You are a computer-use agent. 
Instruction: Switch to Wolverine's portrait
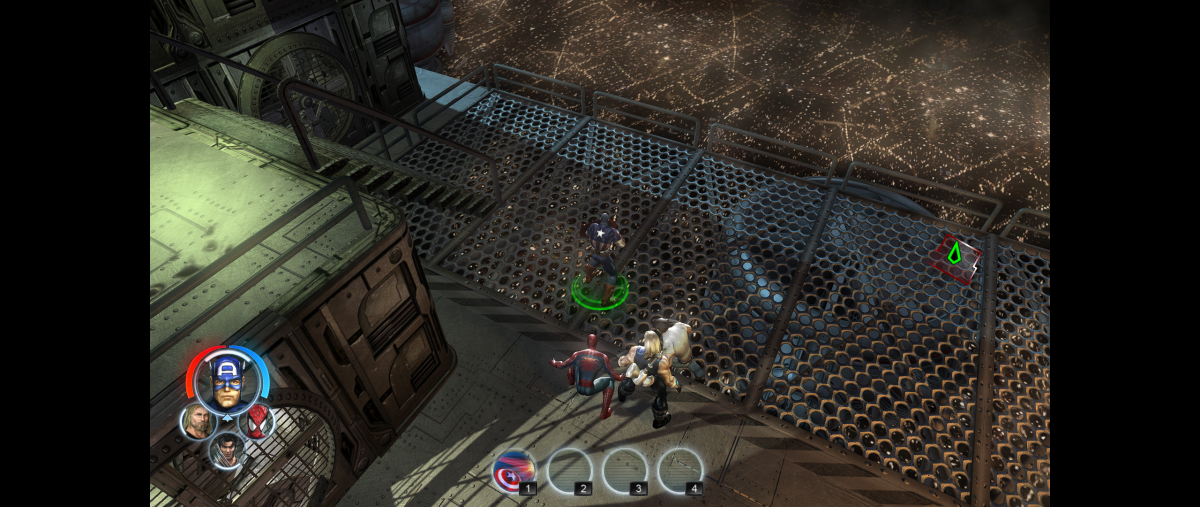tap(227, 449)
